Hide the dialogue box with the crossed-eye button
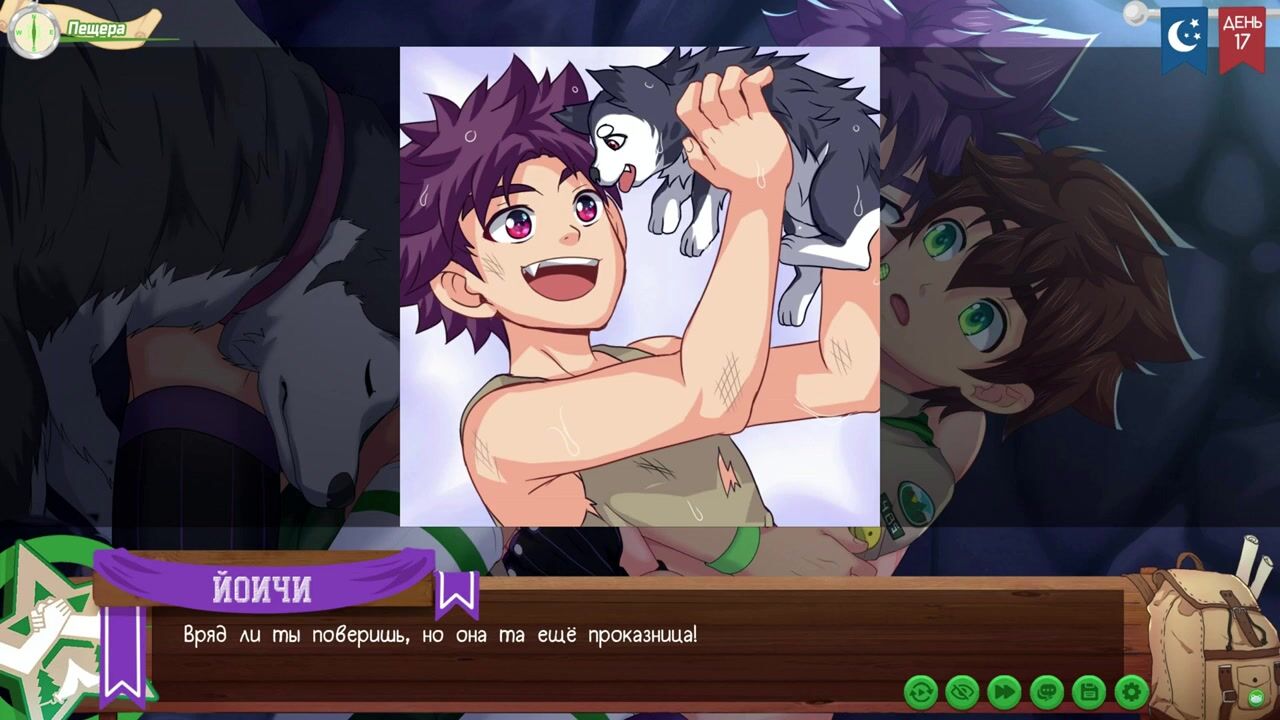This screenshot has width=1280, height=720. [x=963, y=691]
